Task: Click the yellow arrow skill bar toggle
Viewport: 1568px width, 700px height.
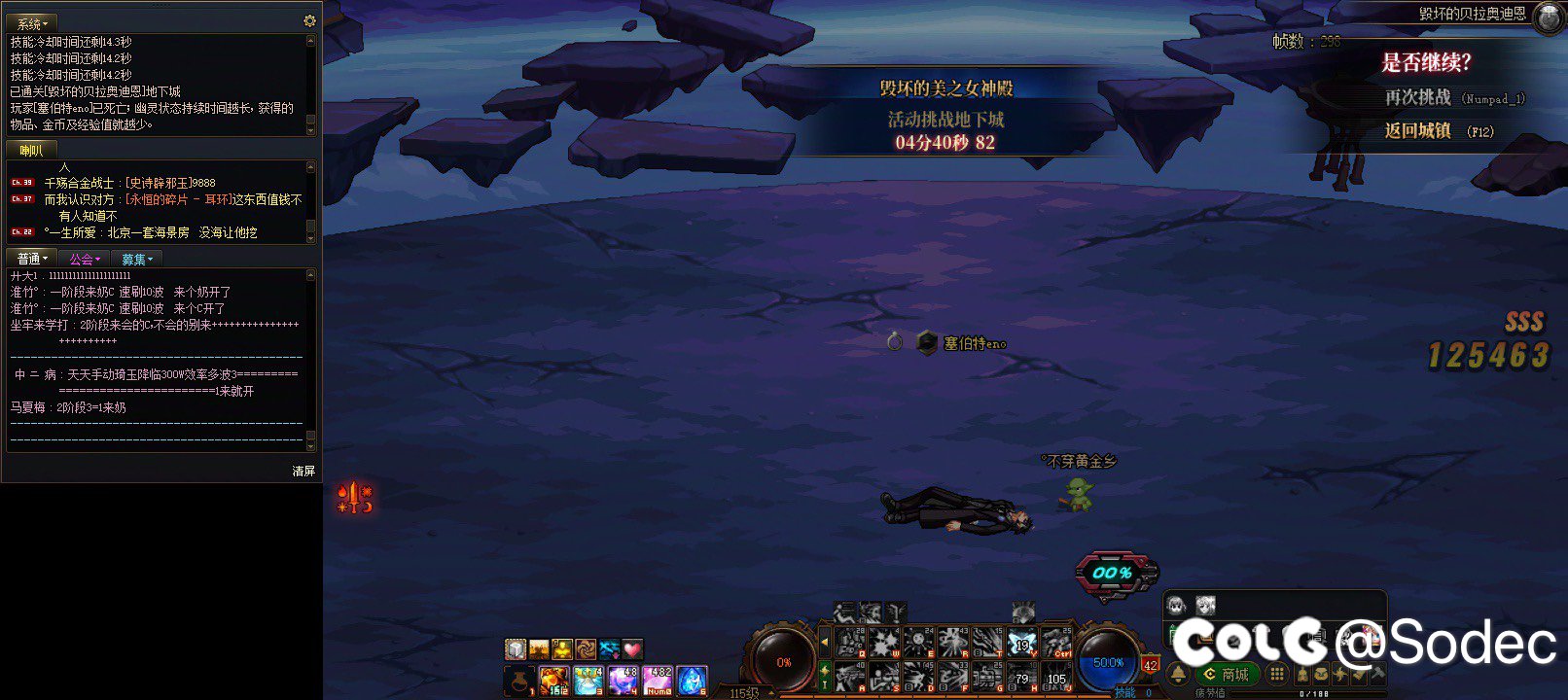Action: pos(825,642)
